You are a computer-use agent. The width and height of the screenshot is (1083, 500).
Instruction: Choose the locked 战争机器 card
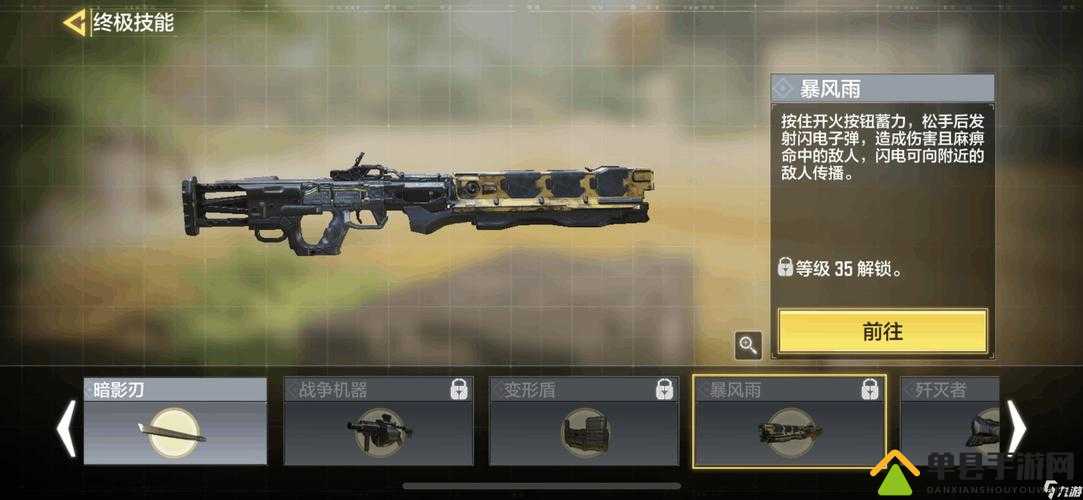point(378,422)
